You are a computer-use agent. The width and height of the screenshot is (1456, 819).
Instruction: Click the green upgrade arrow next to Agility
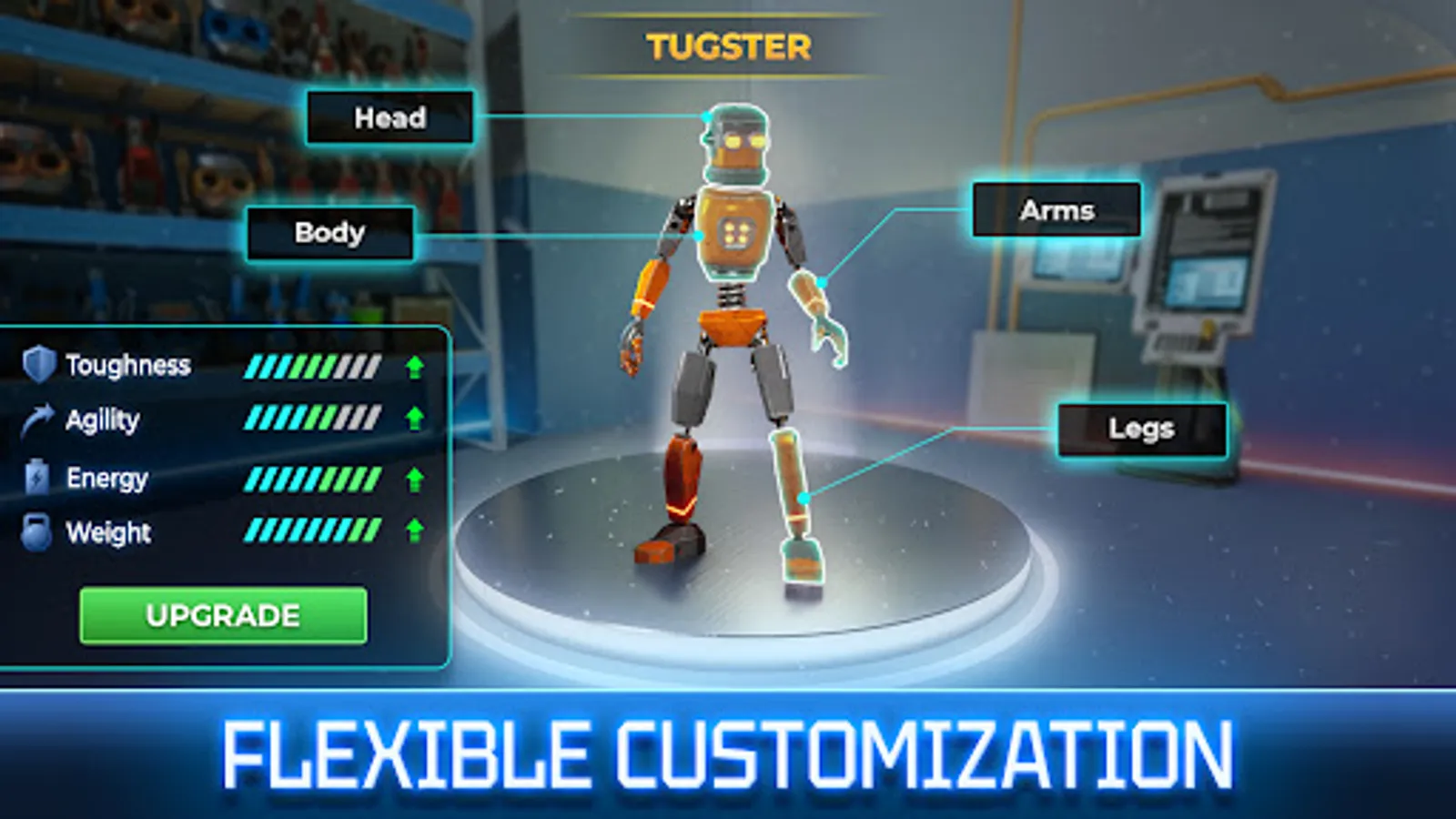[414, 420]
